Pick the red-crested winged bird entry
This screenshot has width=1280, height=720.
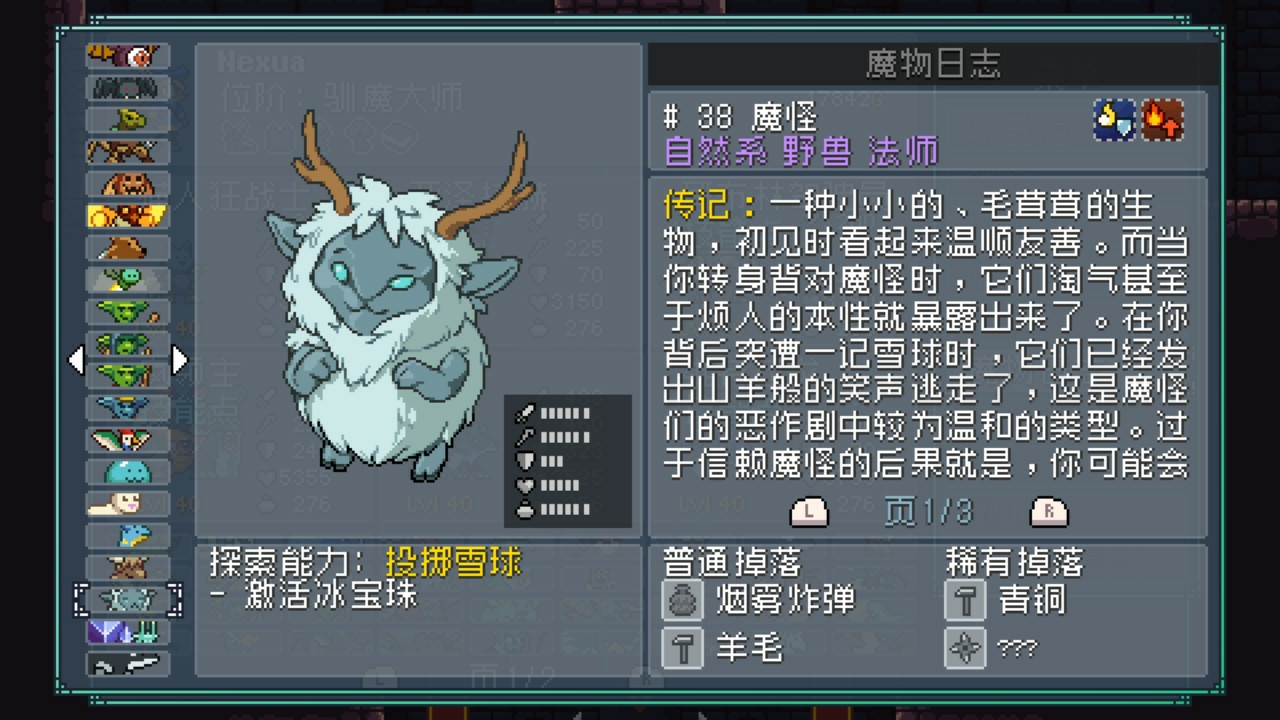pos(128,439)
